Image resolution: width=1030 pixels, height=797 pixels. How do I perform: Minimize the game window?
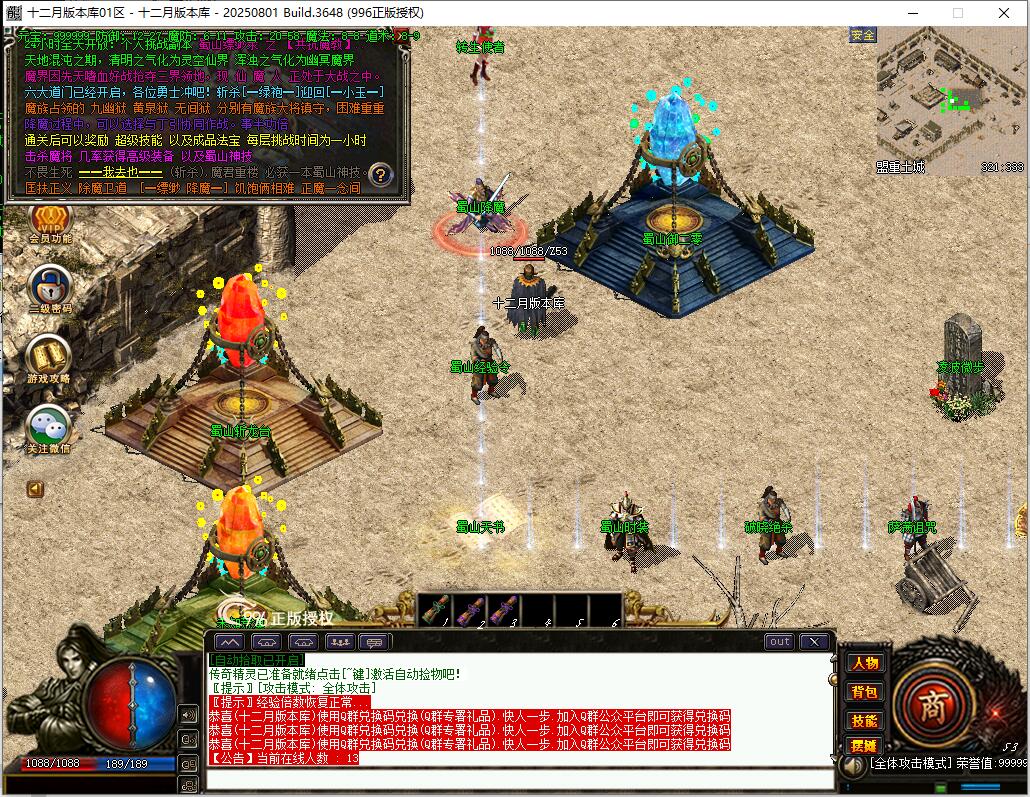point(911,13)
